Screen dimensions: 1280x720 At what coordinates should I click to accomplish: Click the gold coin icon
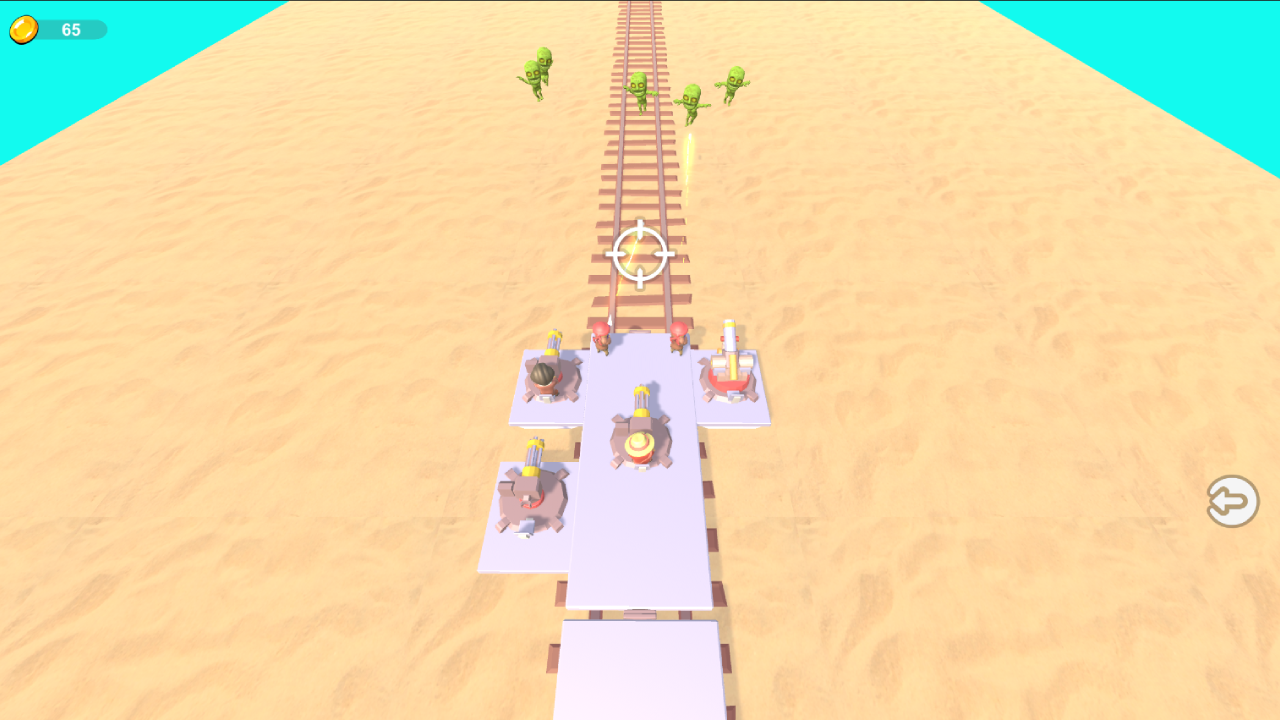pos(22,29)
